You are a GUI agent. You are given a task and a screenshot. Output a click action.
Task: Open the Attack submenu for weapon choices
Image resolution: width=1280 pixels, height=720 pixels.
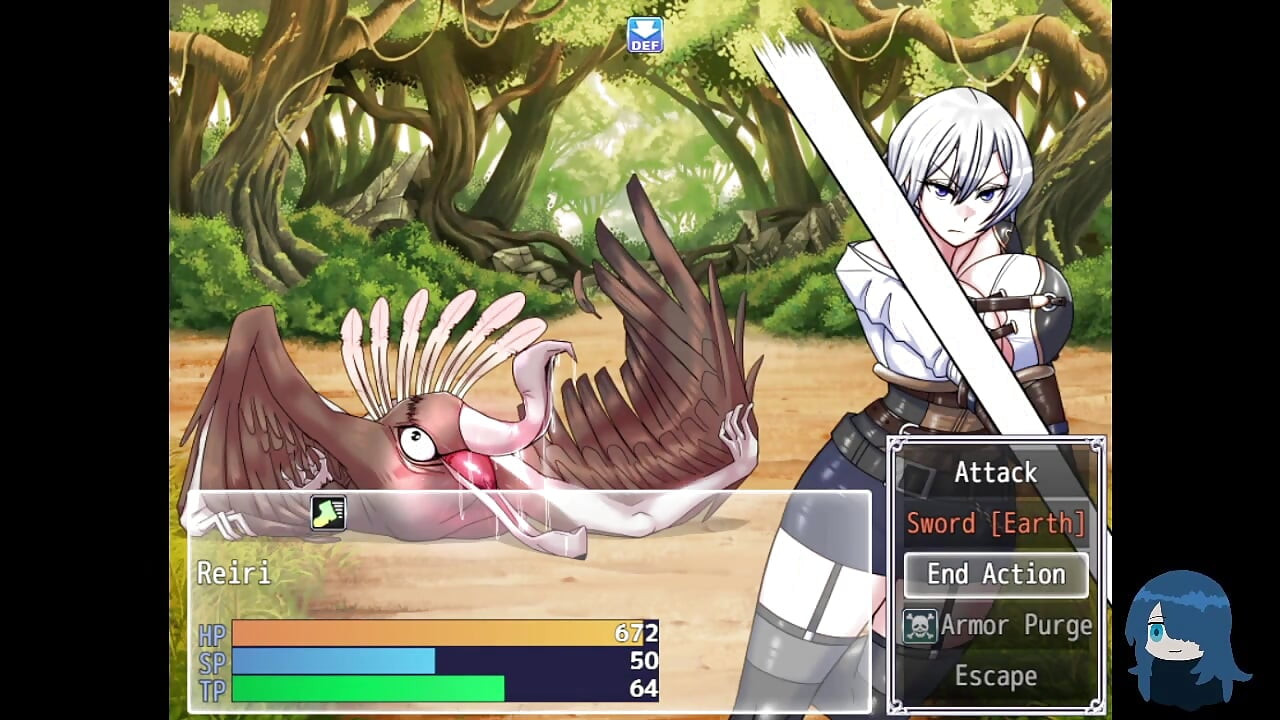996,471
